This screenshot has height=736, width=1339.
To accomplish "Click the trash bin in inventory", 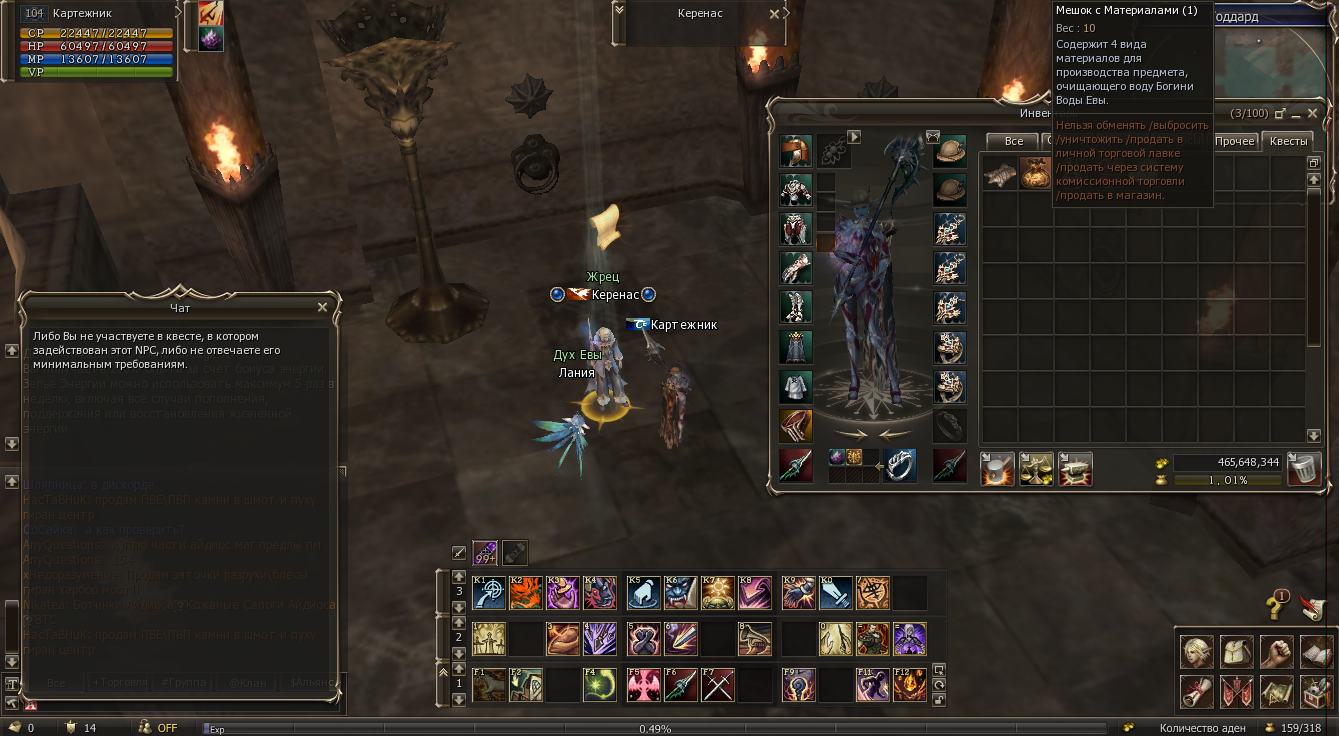I will (x=1303, y=469).
